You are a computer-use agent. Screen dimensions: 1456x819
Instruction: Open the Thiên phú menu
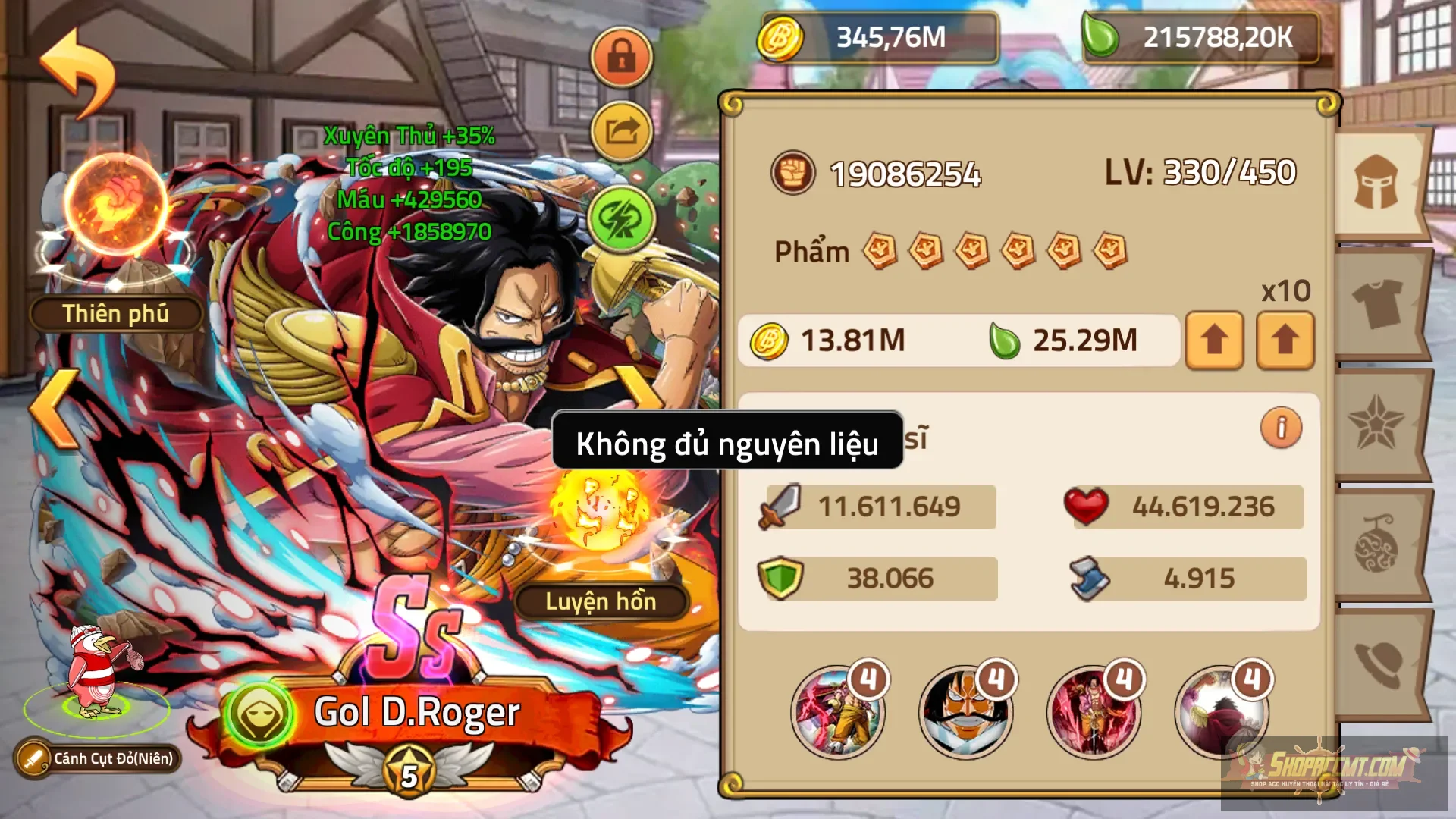(x=118, y=313)
